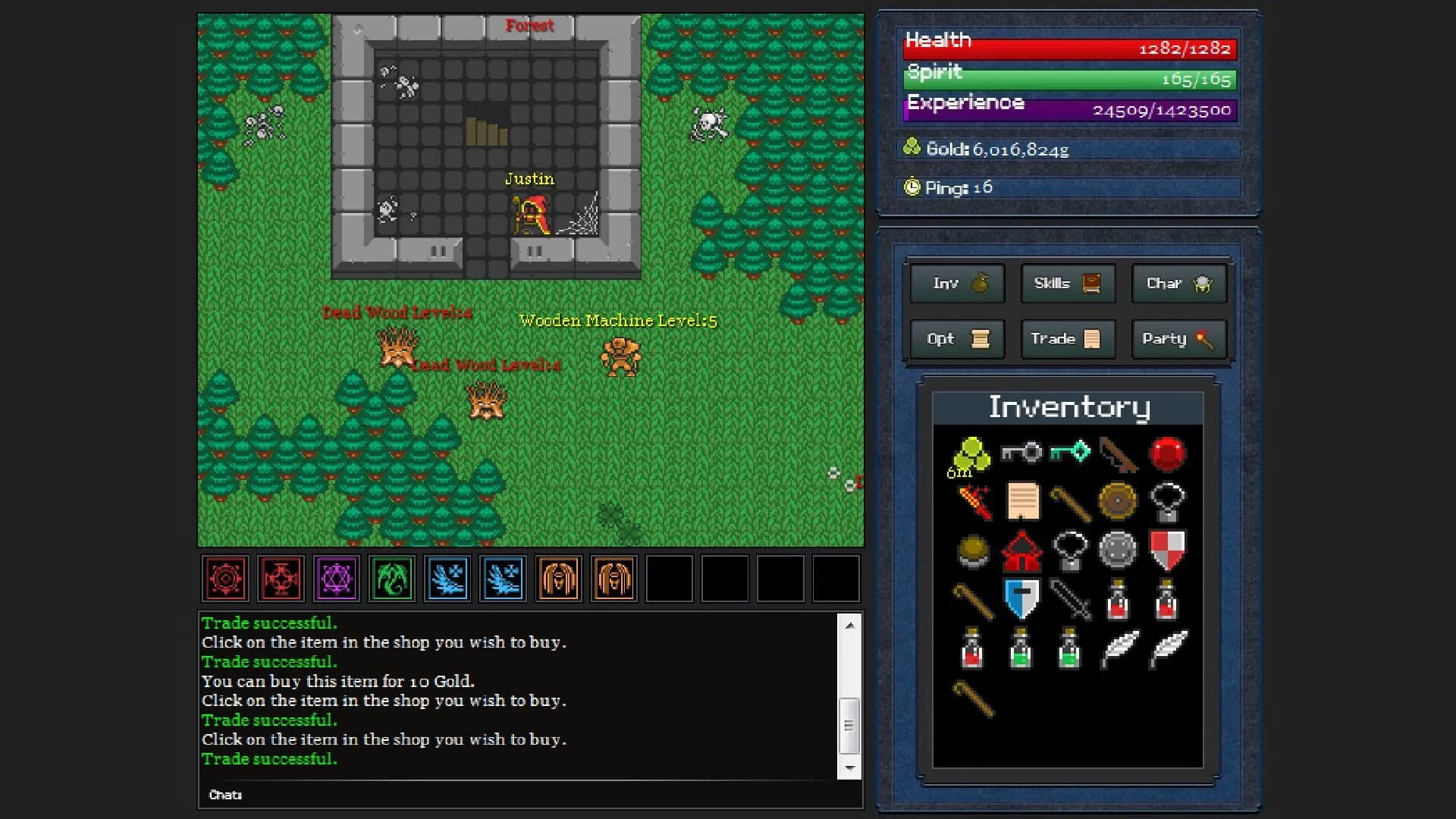Select the red orb in the Inventory

tap(1170, 453)
